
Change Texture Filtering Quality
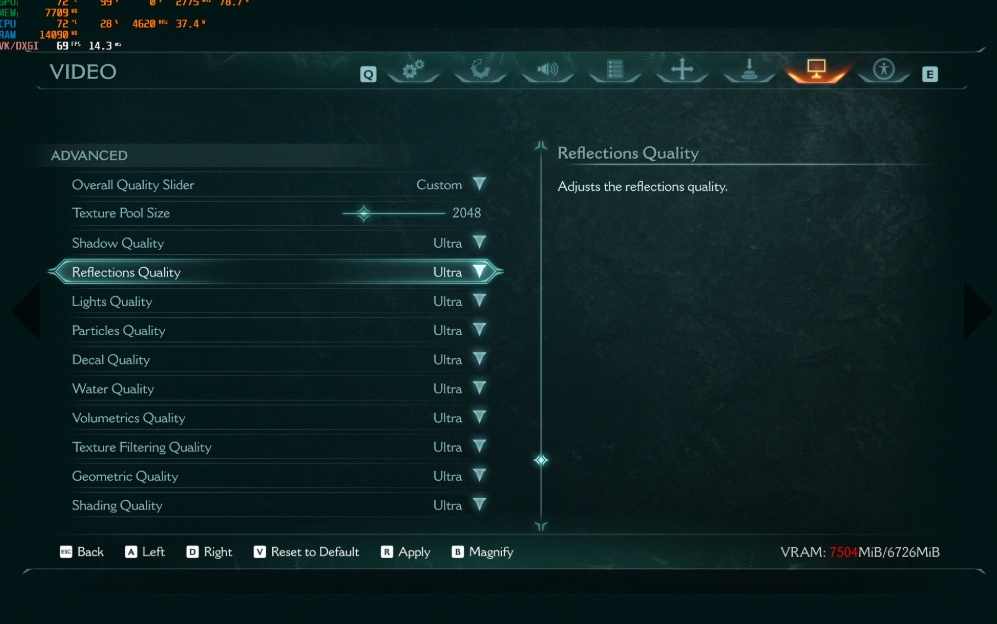click(x=479, y=447)
